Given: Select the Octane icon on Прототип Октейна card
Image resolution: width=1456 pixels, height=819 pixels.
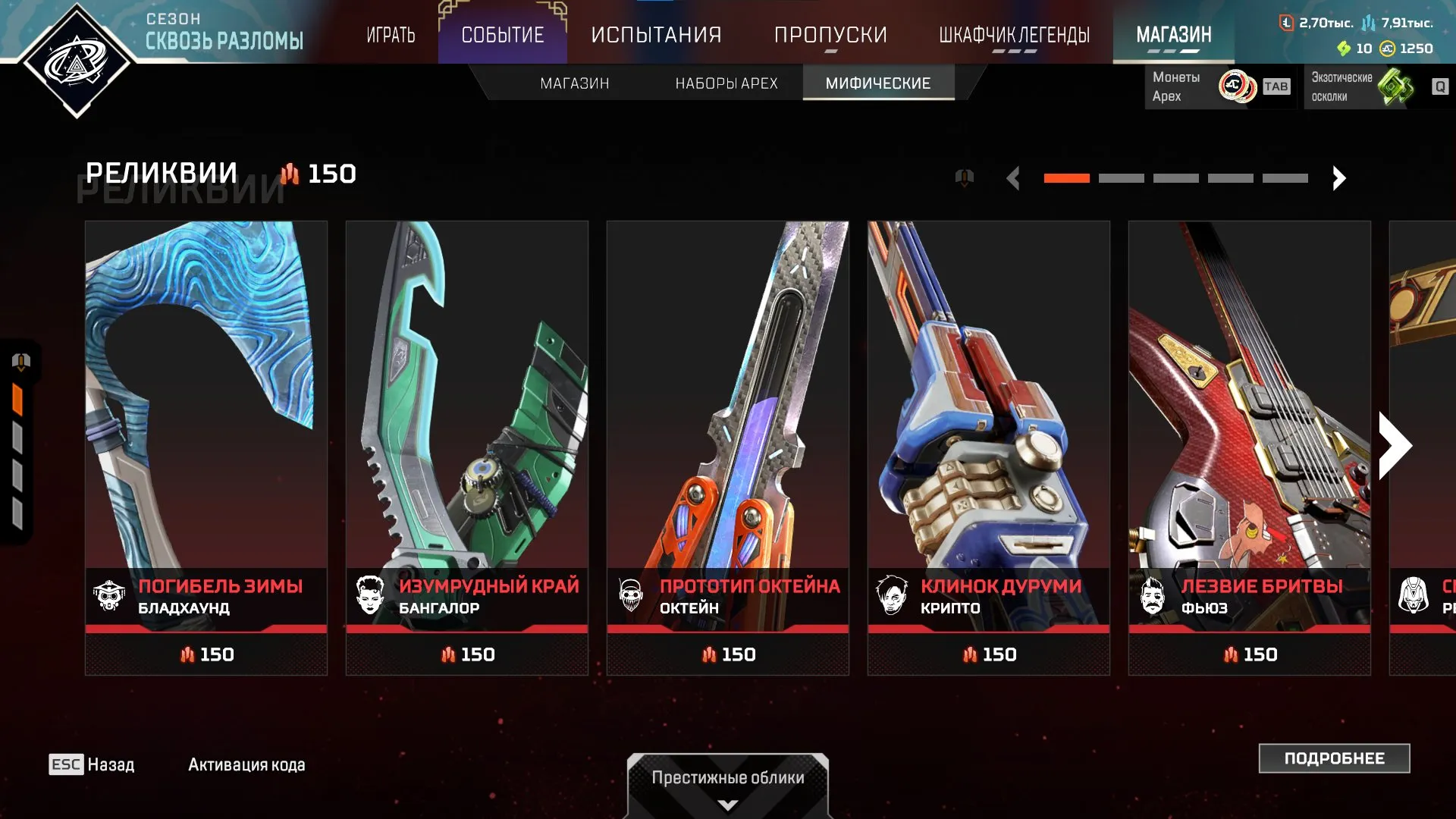Looking at the screenshot, I should [x=631, y=596].
